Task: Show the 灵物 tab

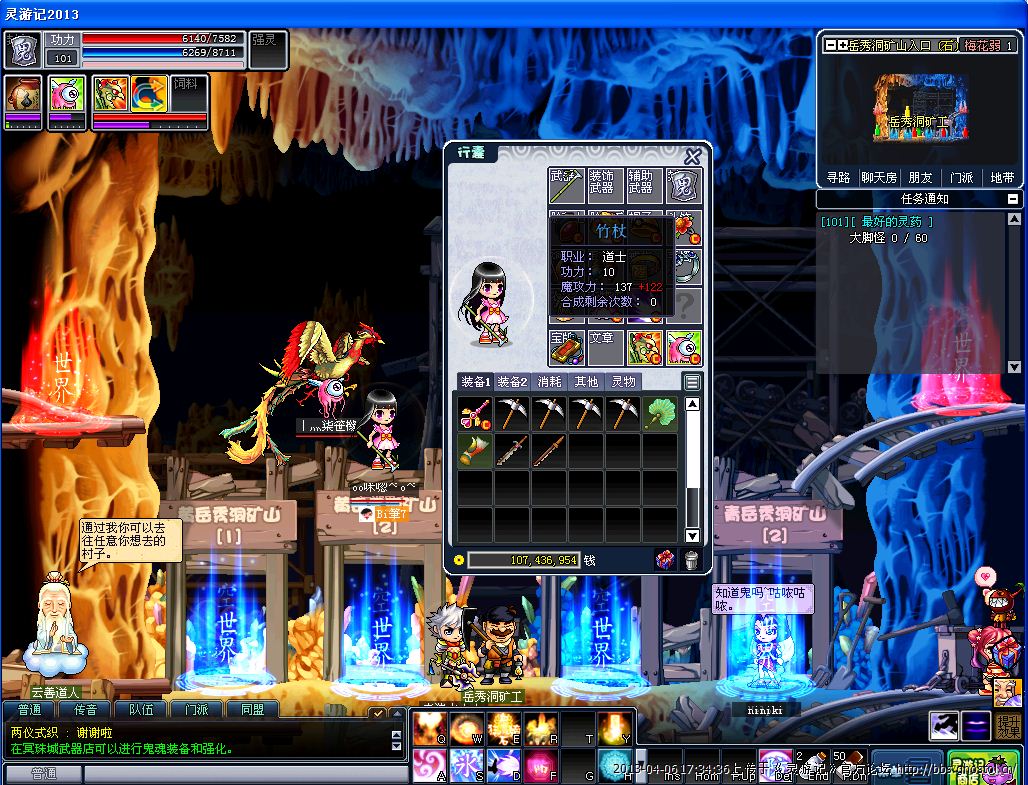Action: [624, 382]
